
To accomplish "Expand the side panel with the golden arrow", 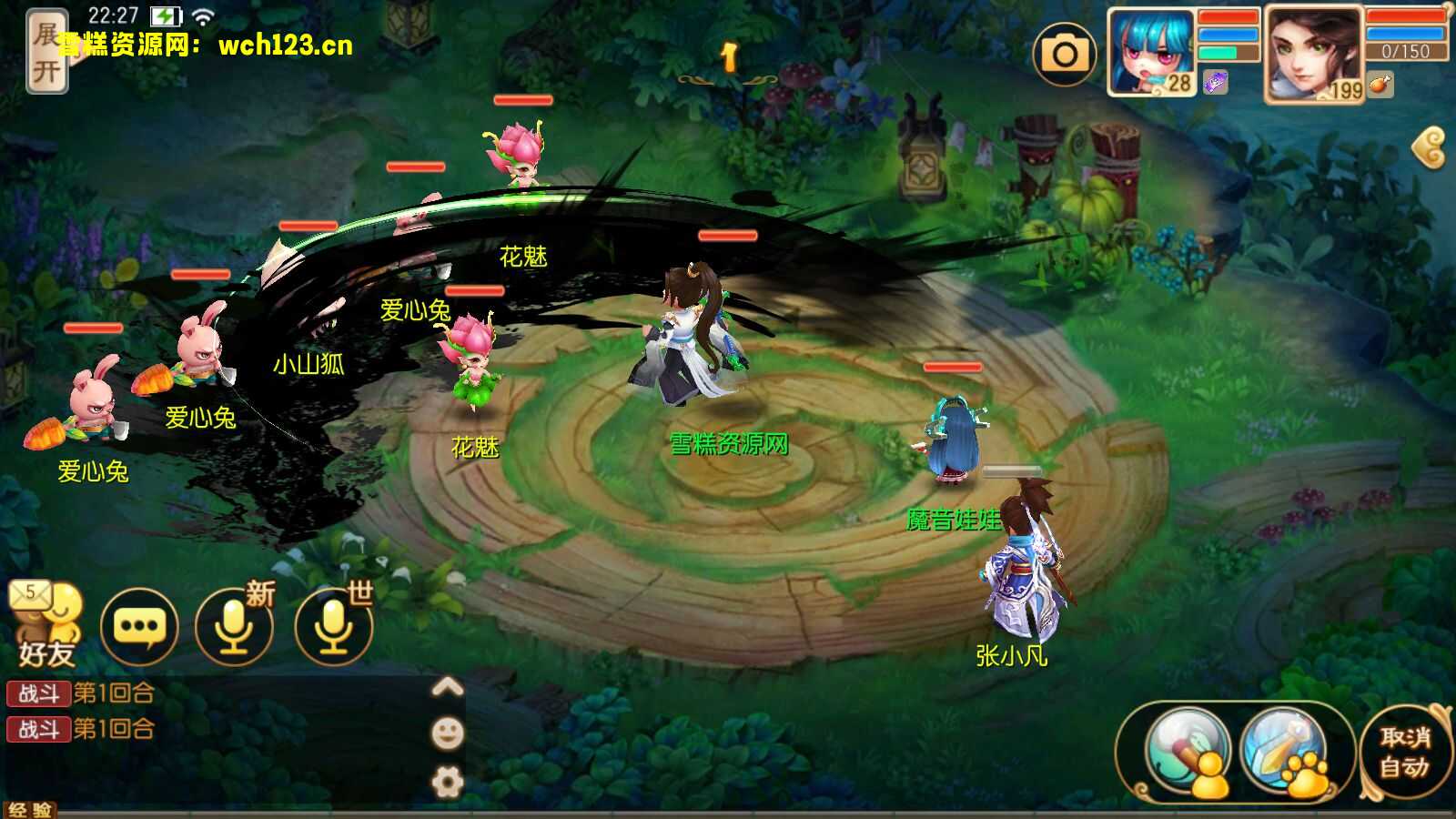I will coord(1430,147).
